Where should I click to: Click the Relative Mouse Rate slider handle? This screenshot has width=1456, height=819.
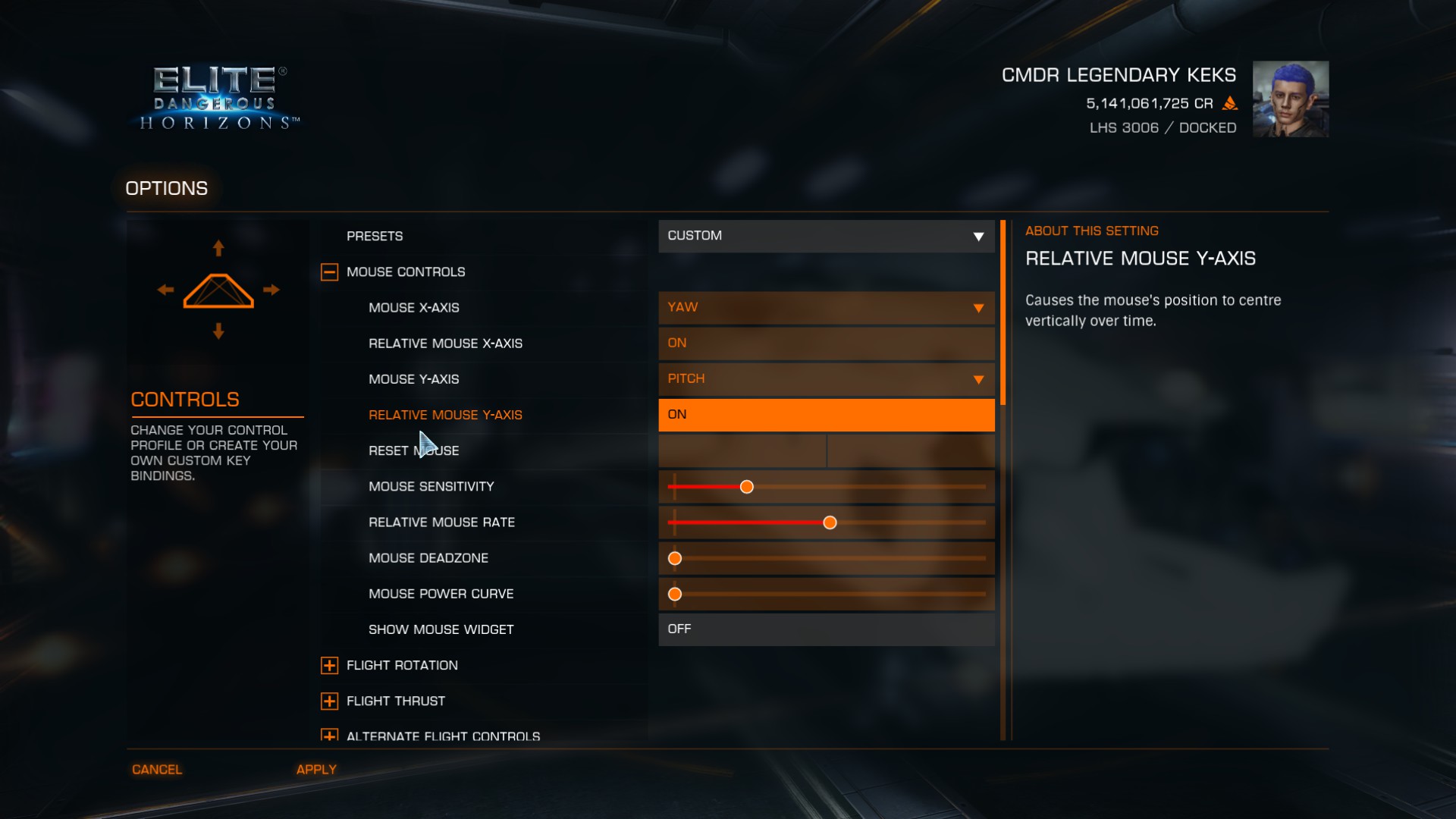[x=830, y=522]
